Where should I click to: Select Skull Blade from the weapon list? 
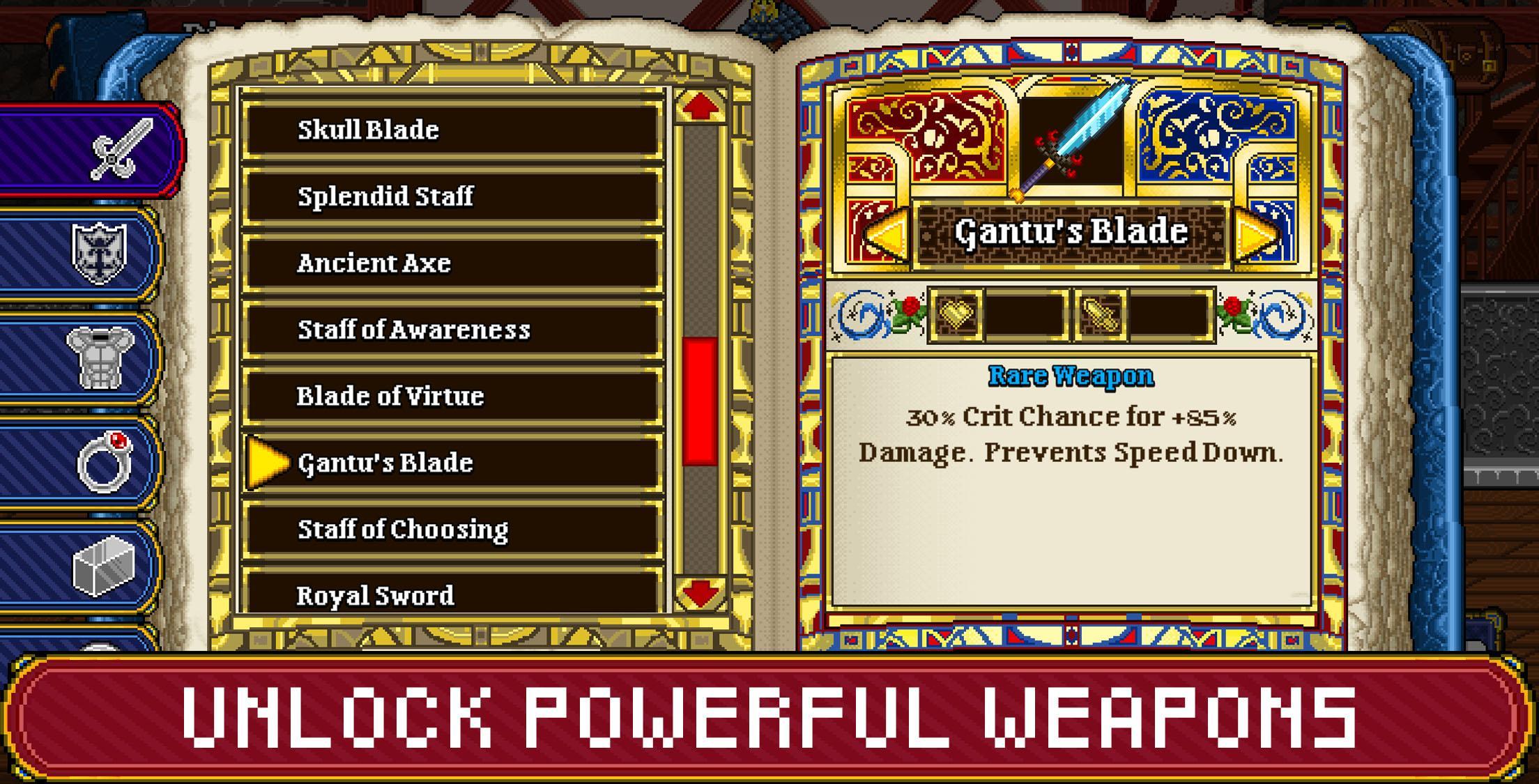click(x=453, y=129)
